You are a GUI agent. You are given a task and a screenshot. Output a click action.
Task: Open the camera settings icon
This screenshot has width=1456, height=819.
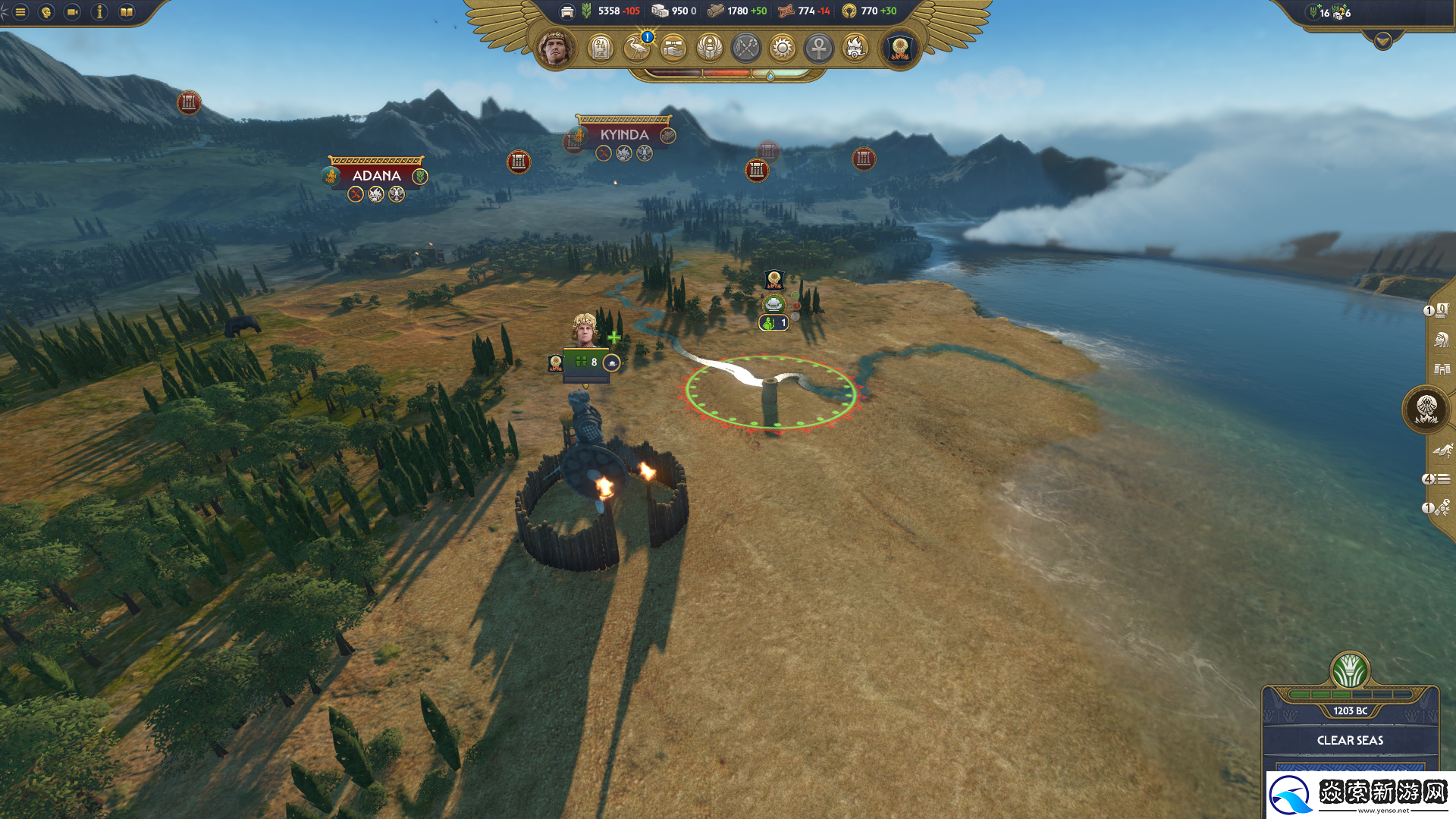tap(73, 12)
